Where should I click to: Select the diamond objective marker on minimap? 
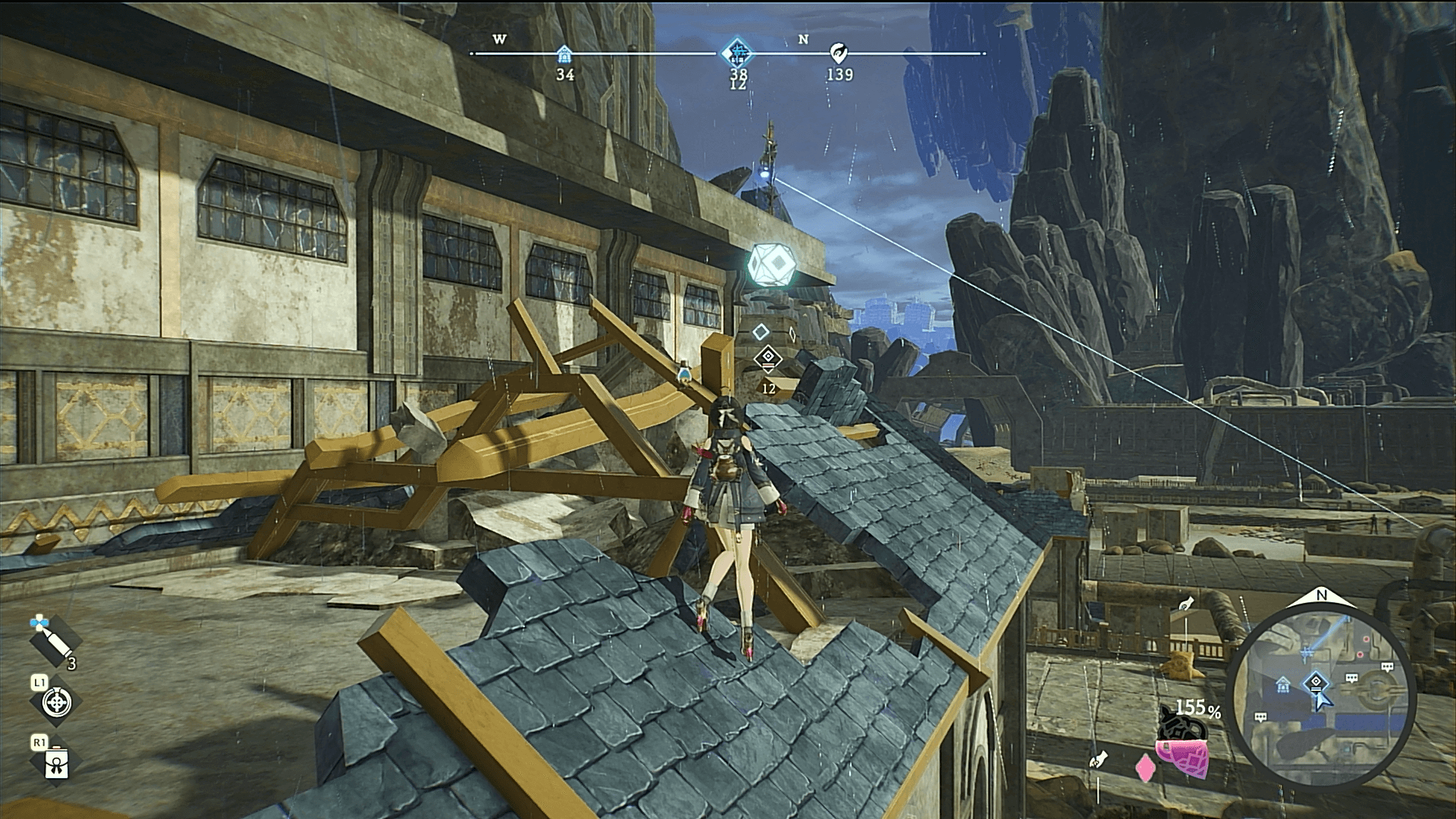click(1316, 682)
